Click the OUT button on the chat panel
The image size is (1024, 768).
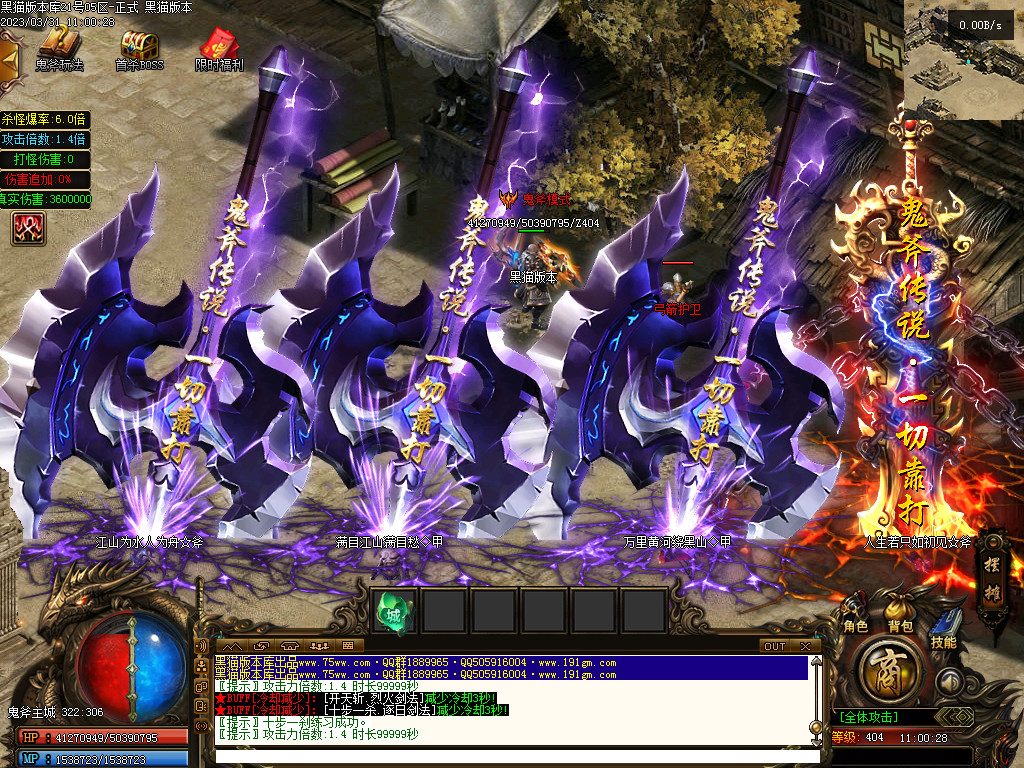775,646
